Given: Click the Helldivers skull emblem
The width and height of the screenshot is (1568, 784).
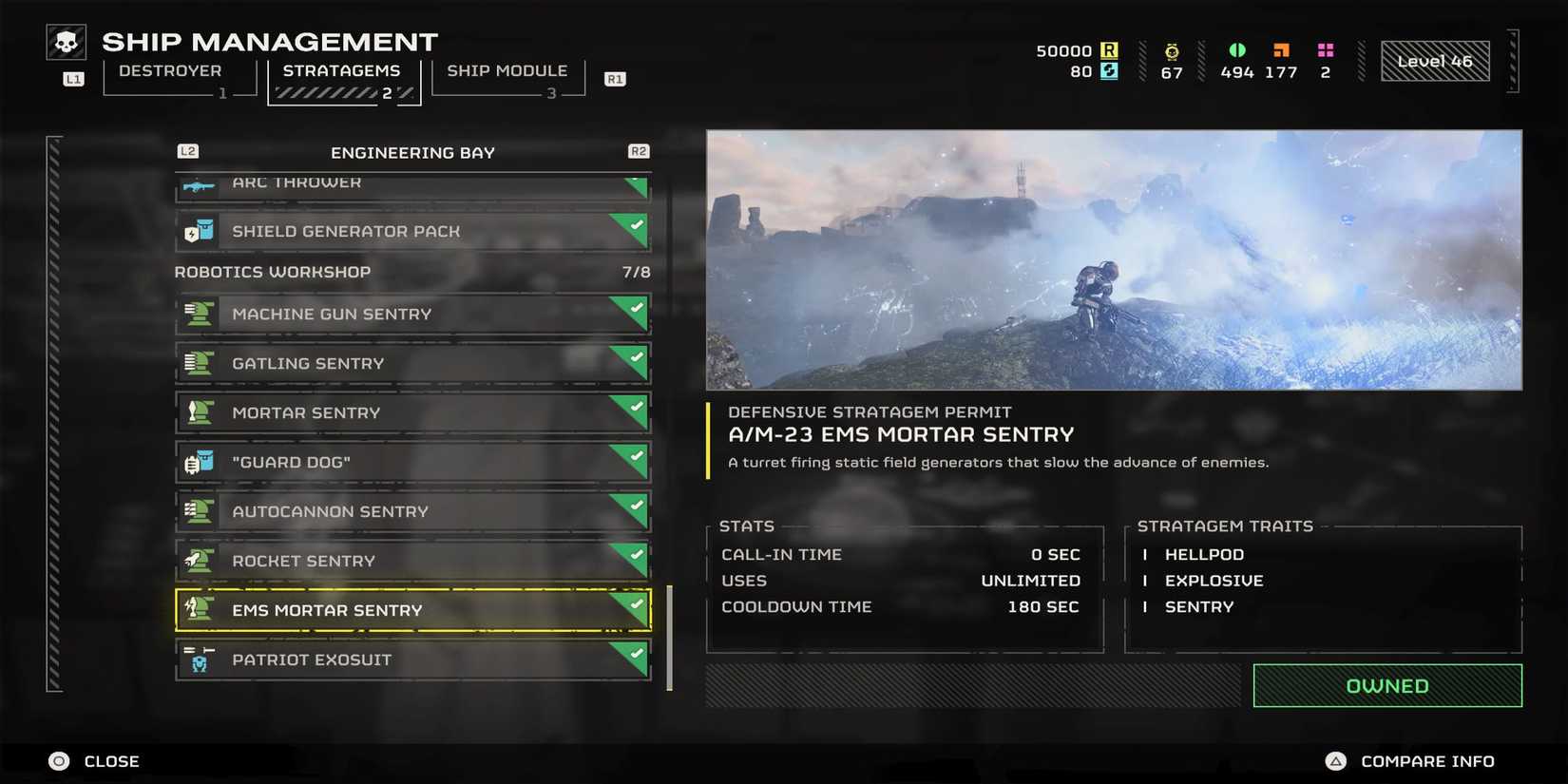Looking at the screenshot, I should [66, 41].
